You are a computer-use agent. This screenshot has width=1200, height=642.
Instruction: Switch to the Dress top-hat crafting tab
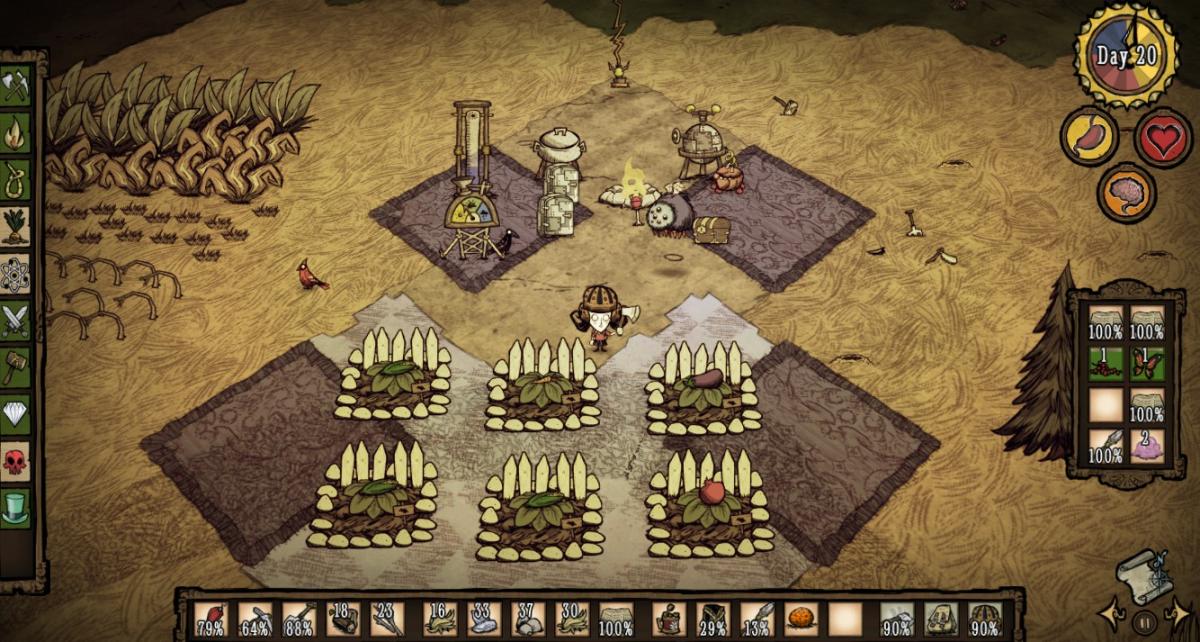pos(16,507)
